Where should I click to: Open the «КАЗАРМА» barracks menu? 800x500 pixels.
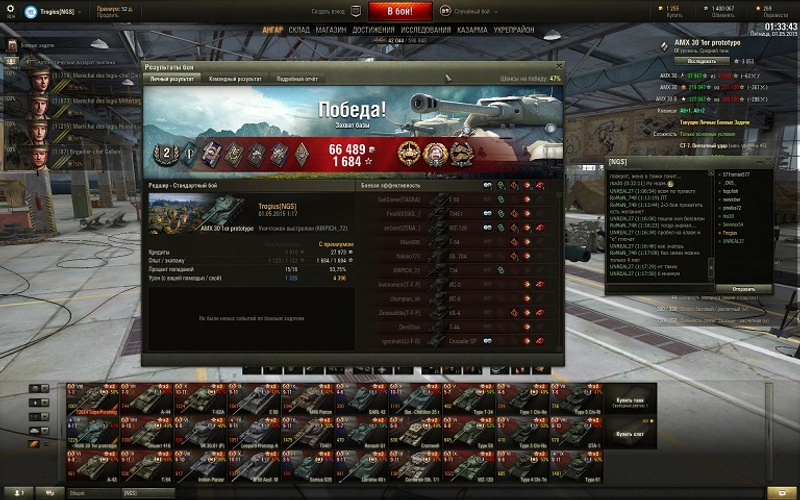pyautogui.click(x=473, y=30)
